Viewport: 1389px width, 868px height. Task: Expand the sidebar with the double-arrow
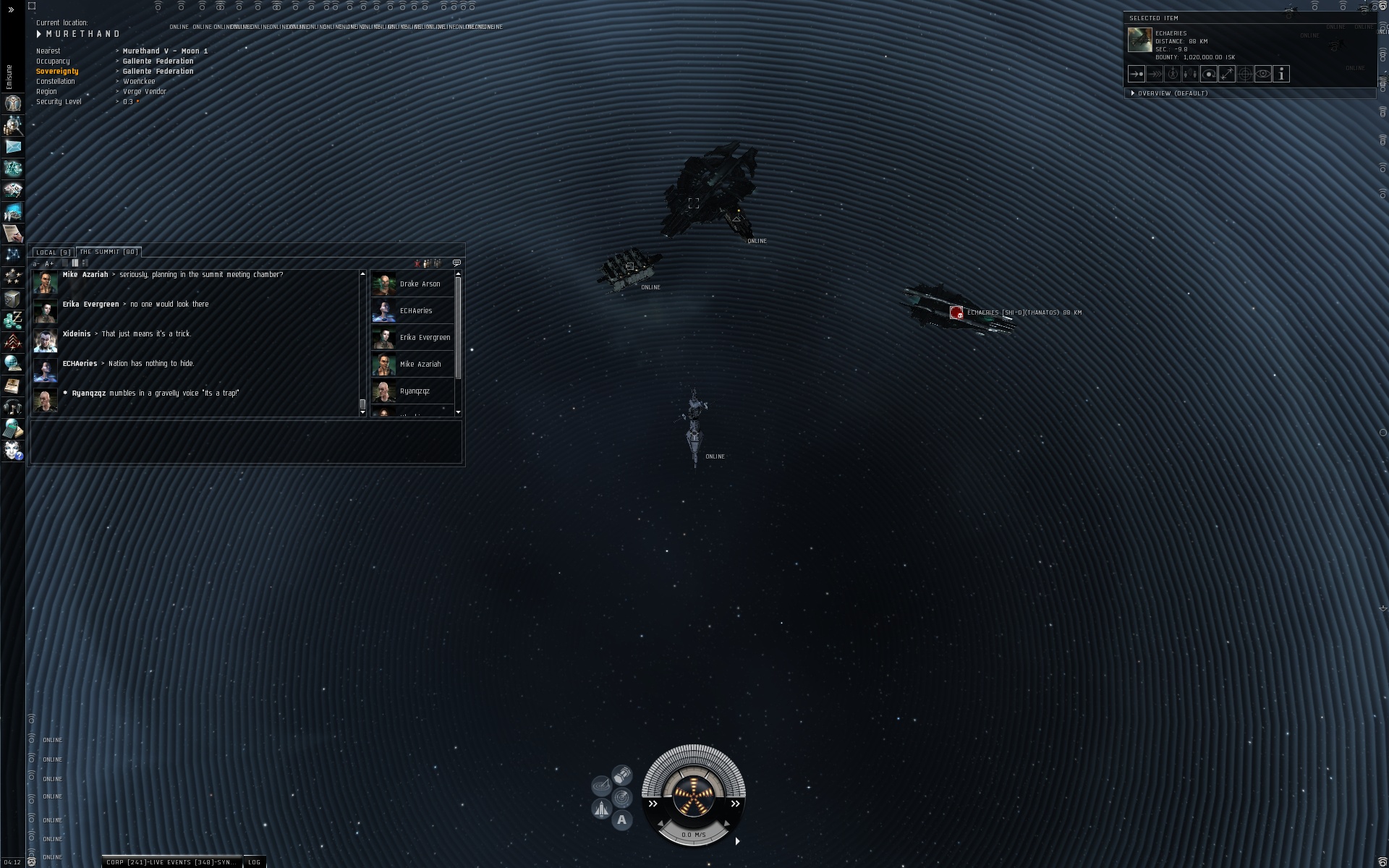click(11, 10)
